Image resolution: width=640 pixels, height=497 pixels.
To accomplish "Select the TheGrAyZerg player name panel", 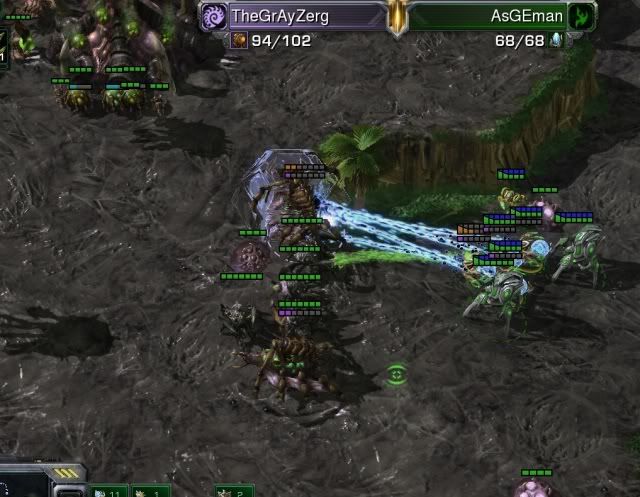I will [292, 16].
